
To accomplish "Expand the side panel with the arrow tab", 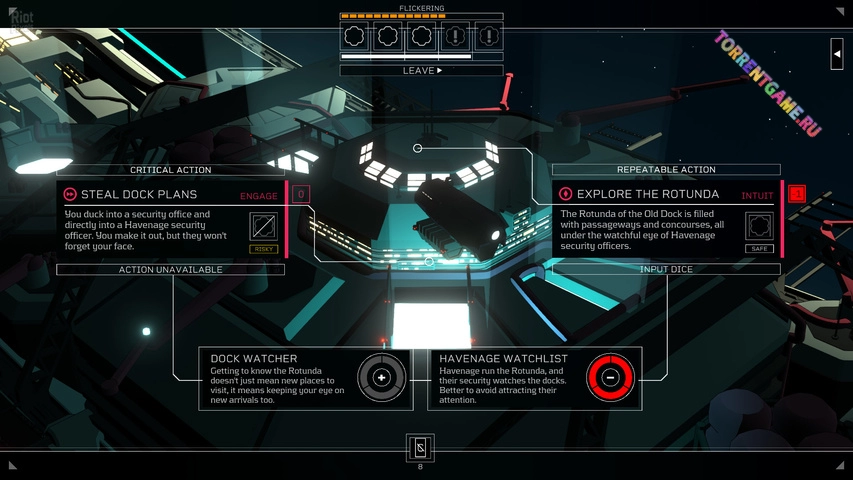I will click(836, 54).
